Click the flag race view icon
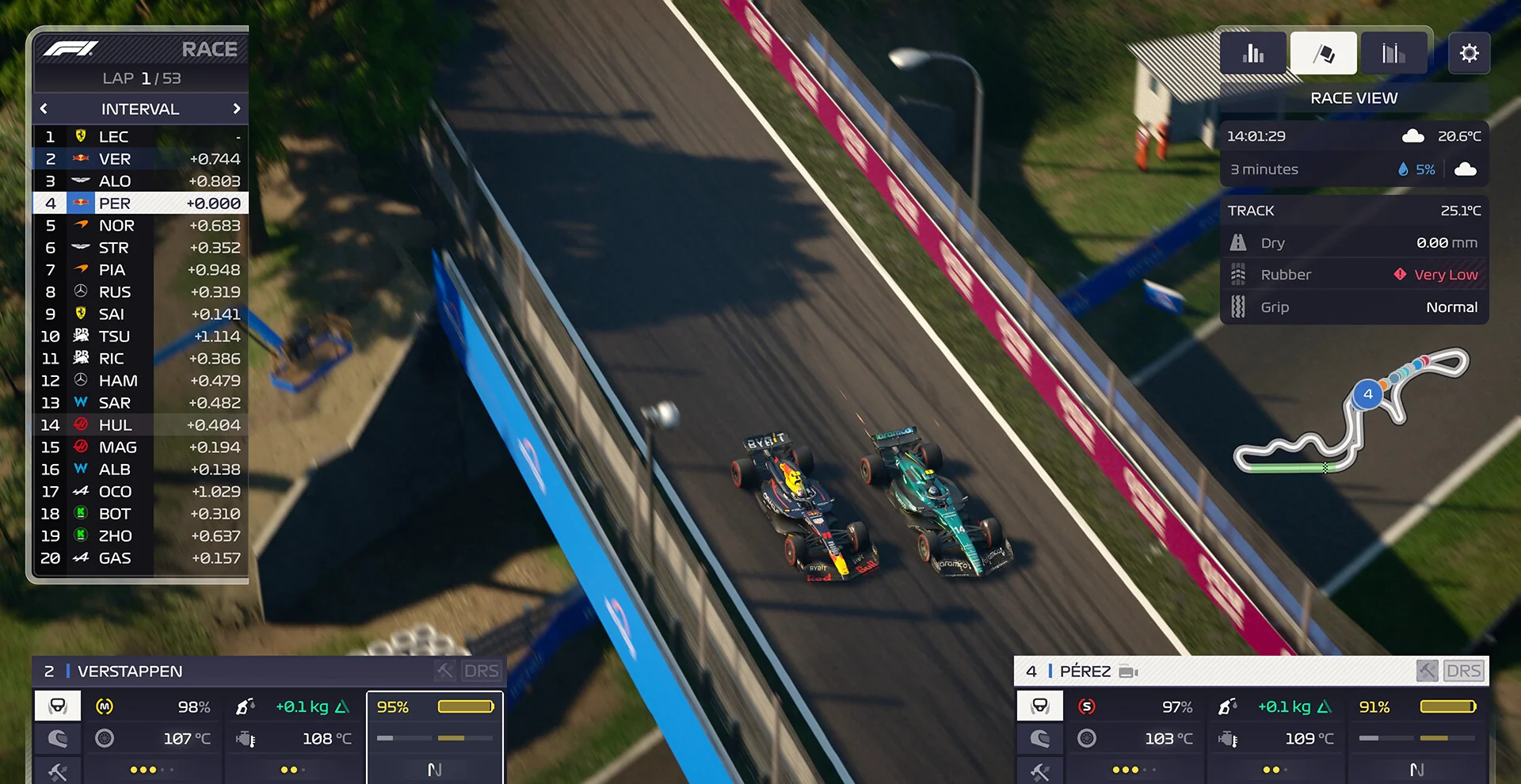 point(1323,52)
